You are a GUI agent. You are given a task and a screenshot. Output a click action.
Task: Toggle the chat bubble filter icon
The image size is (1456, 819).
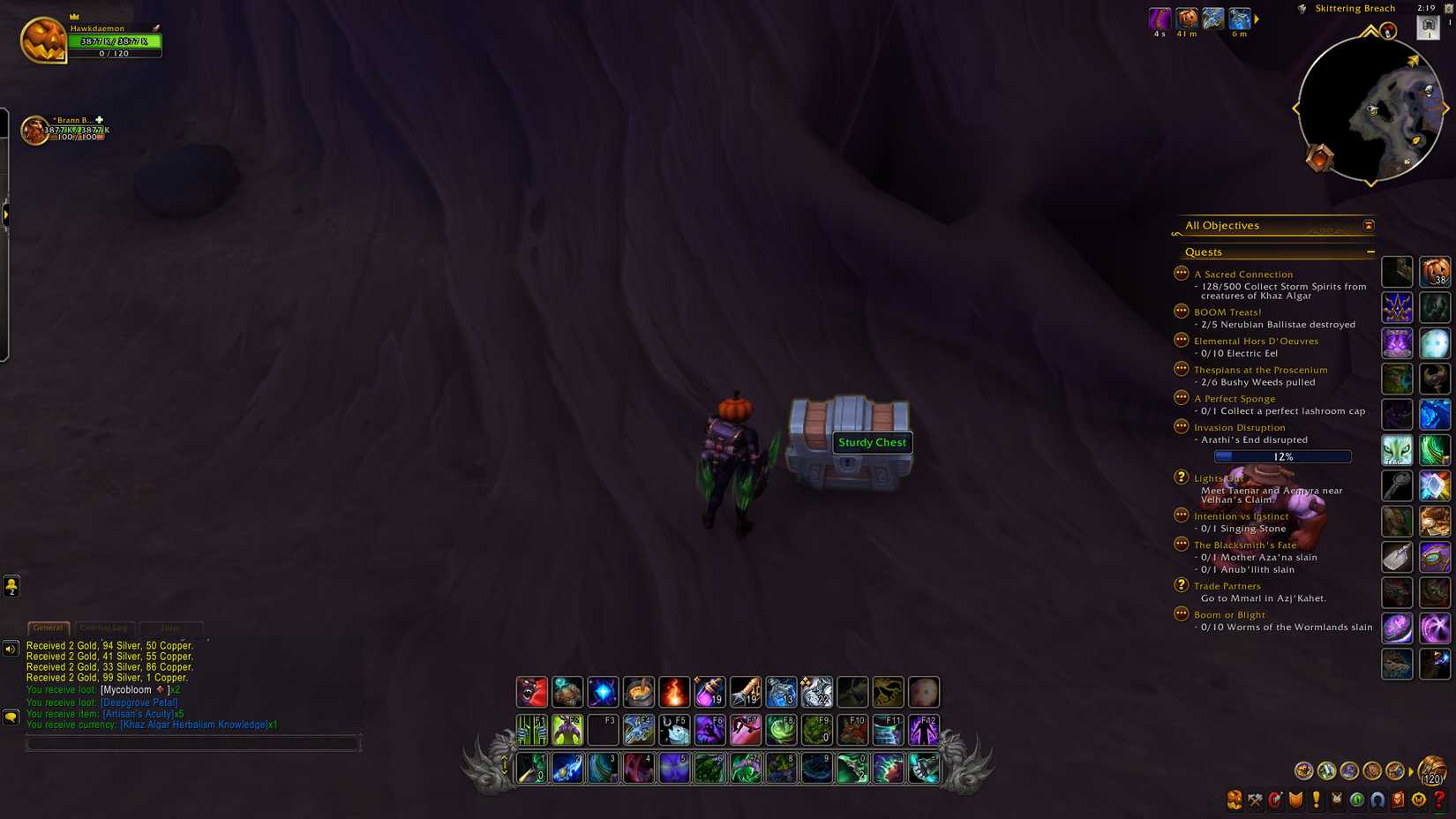(x=10, y=716)
